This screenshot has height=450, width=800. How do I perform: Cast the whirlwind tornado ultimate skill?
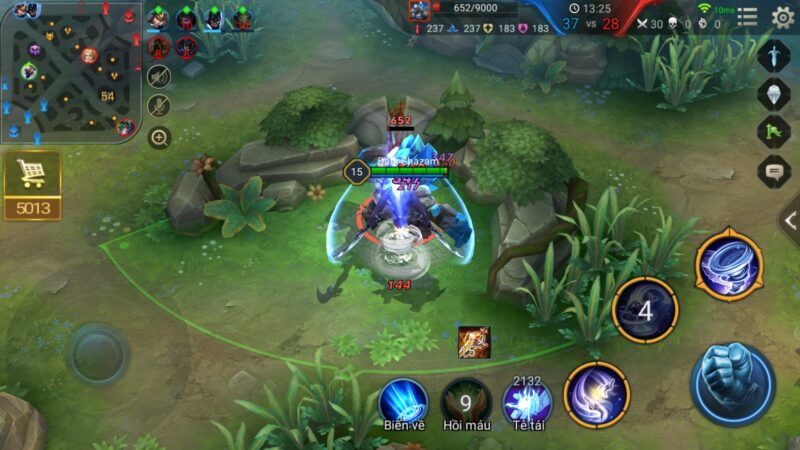[729, 265]
